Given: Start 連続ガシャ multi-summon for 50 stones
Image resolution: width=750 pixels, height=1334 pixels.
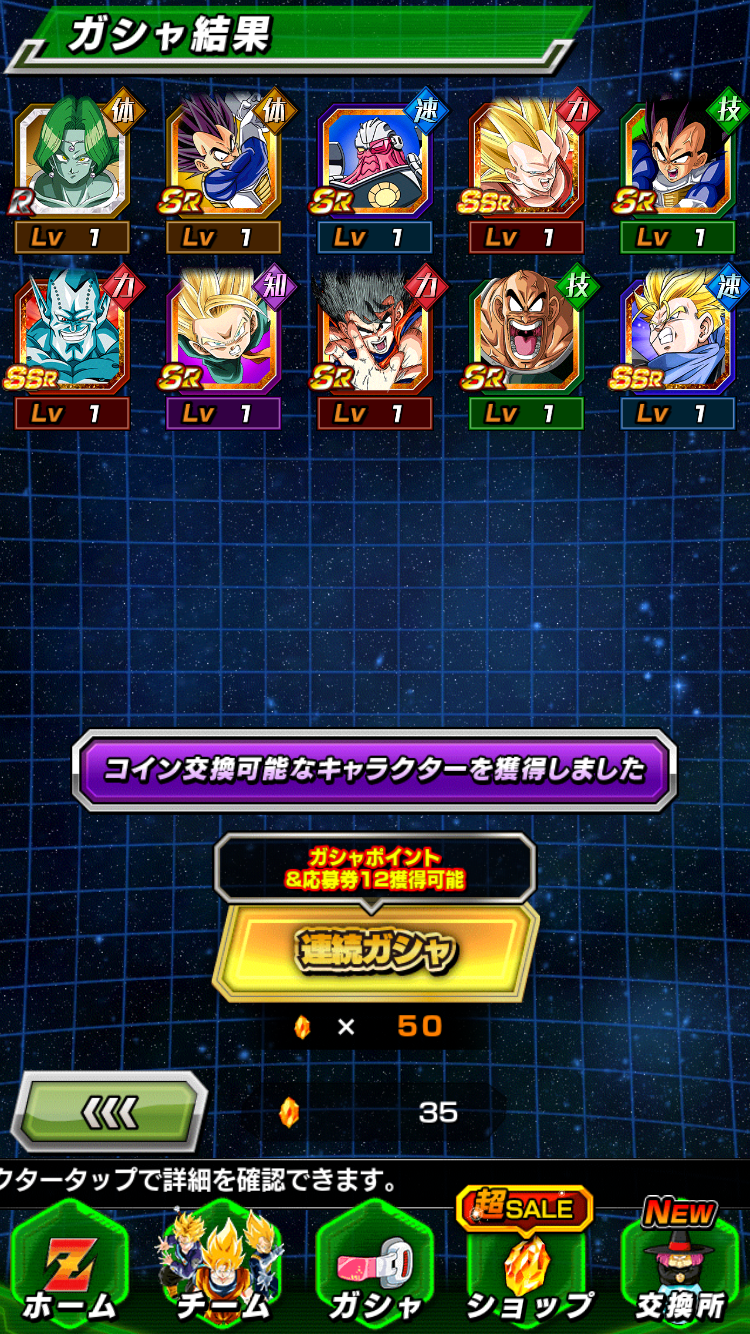Looking at the screenshot, I should [375, 951].
